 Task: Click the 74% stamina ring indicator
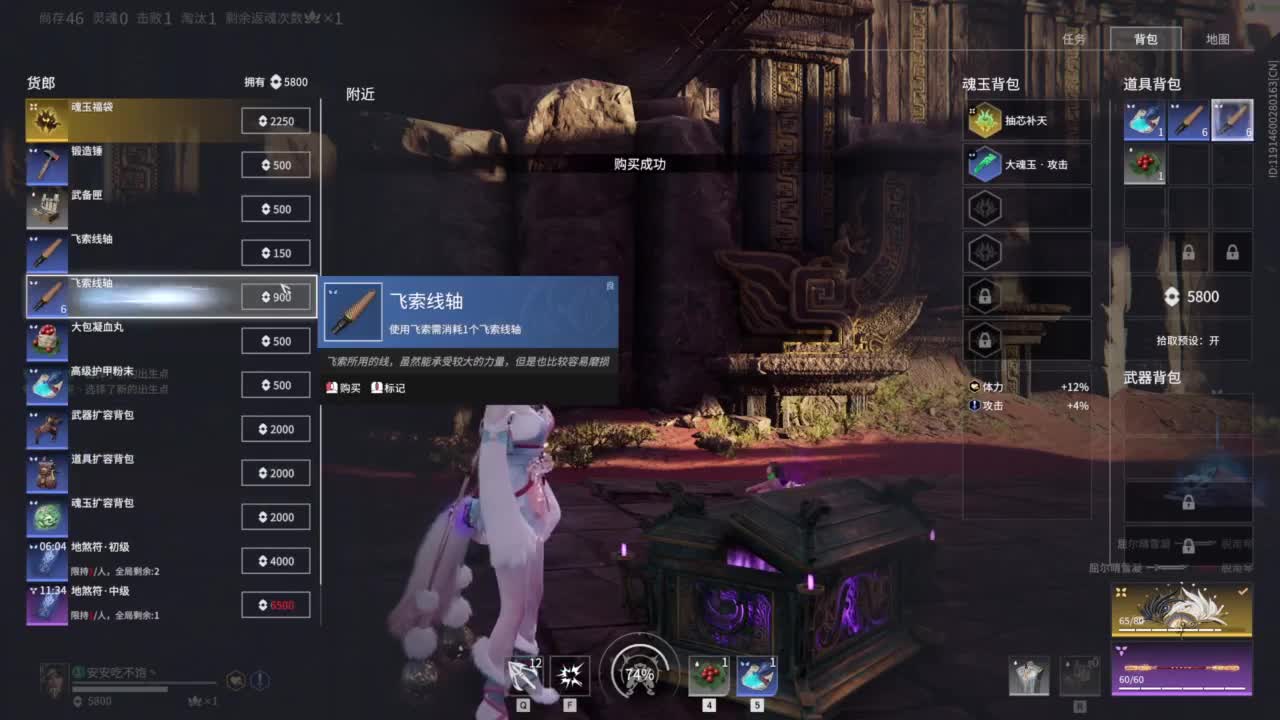[x=637, y=674]
